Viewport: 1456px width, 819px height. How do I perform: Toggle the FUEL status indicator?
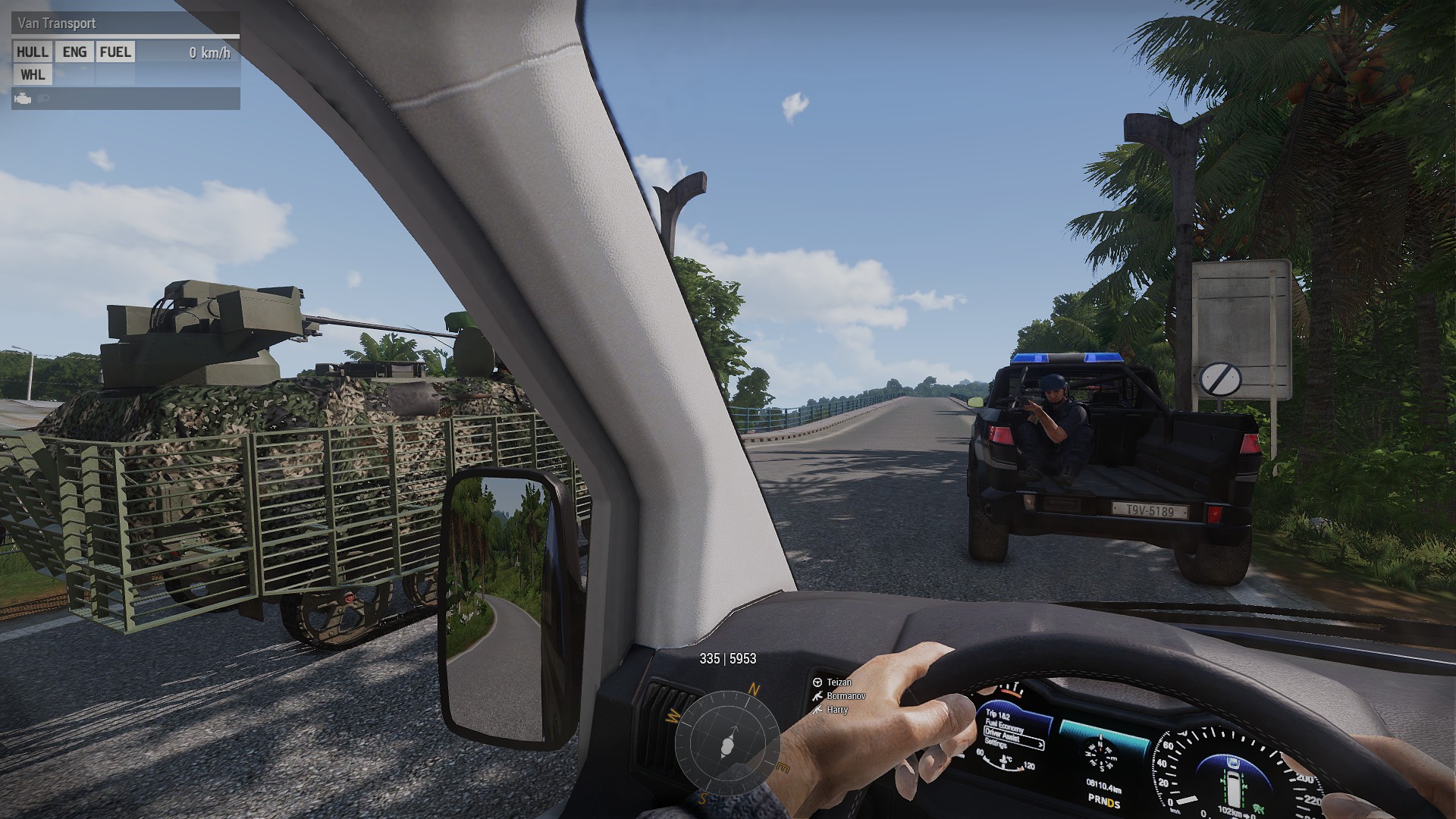(115, 52)
